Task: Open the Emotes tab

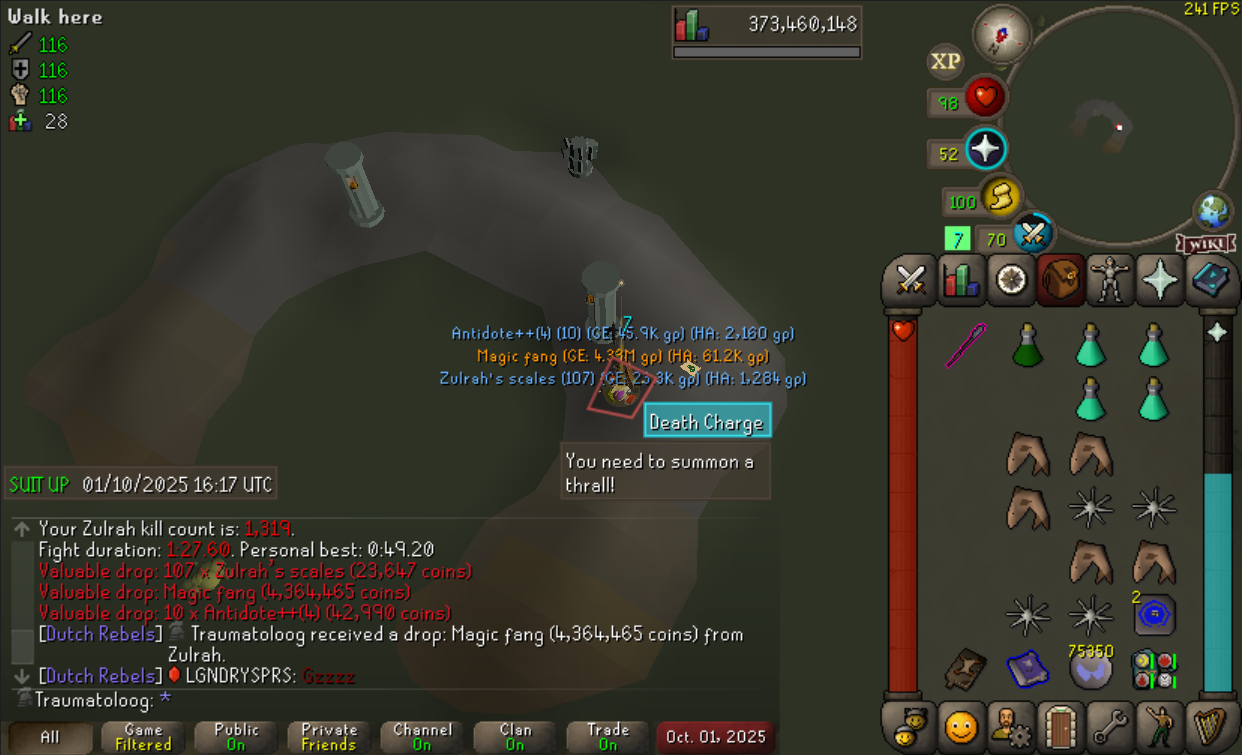Action: click(x=1160, y=725)
